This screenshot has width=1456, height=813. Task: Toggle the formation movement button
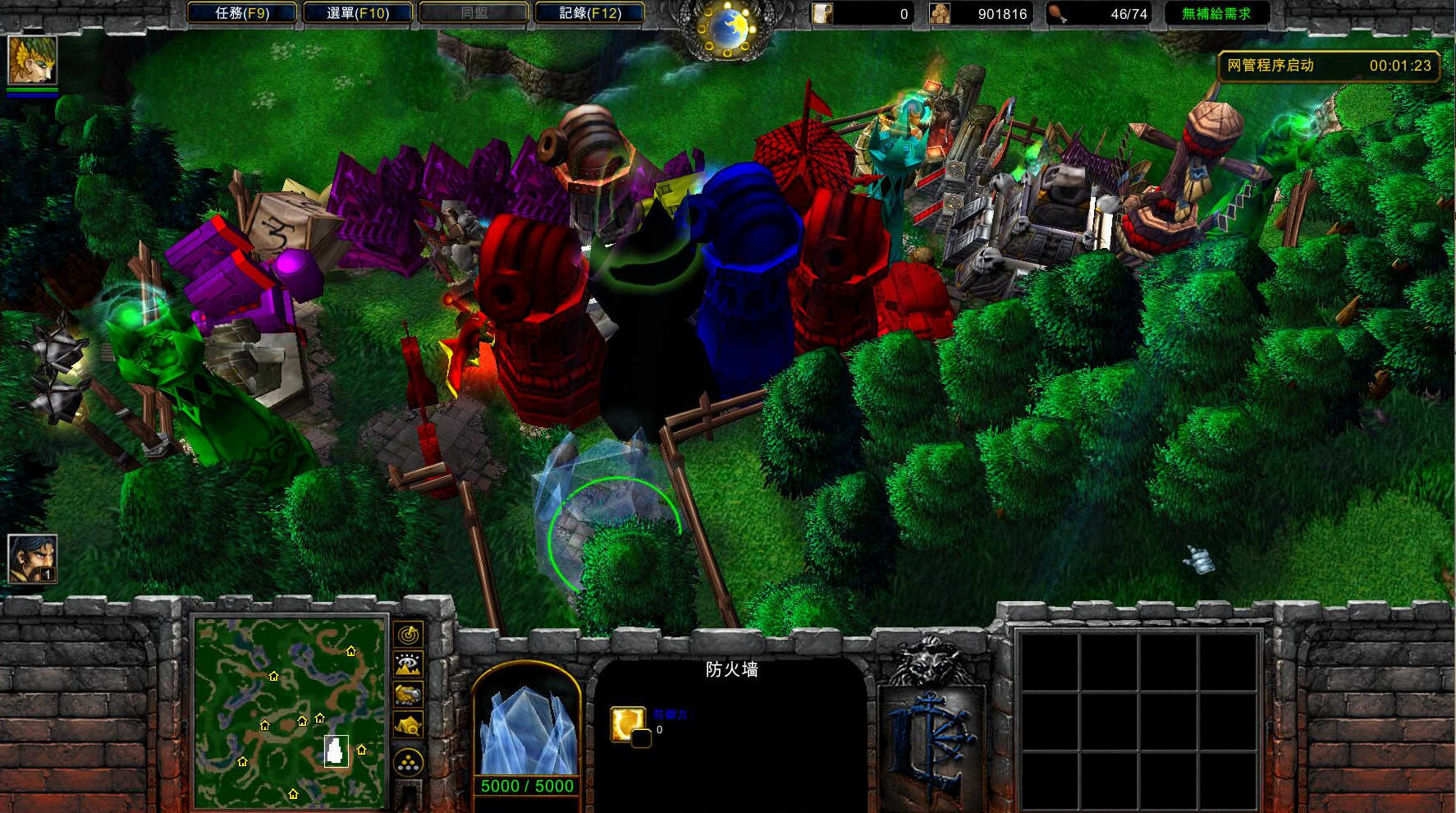tap(409, 763)
